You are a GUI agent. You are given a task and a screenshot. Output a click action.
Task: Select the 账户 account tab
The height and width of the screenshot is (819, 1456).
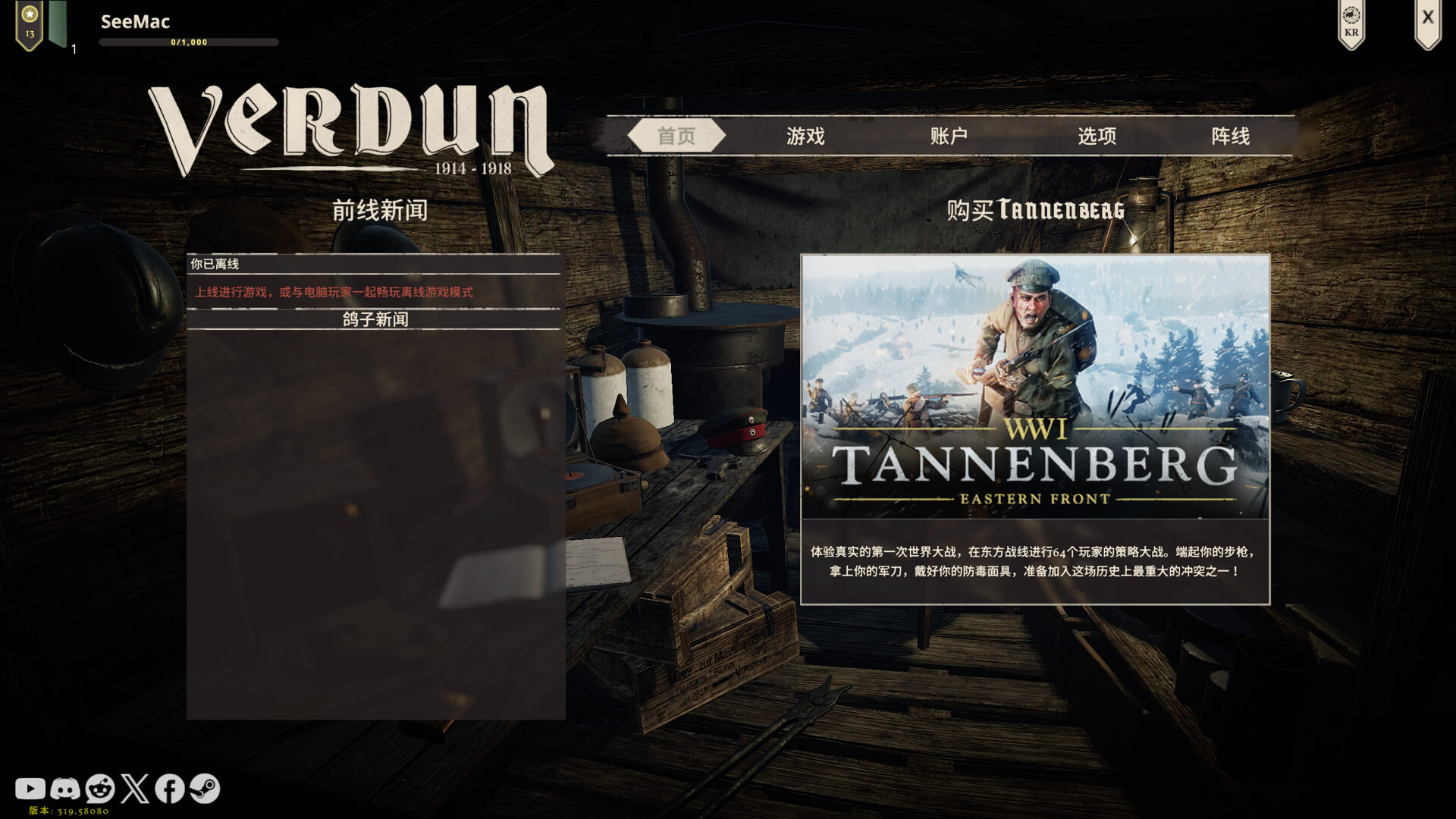click(949, 136)
